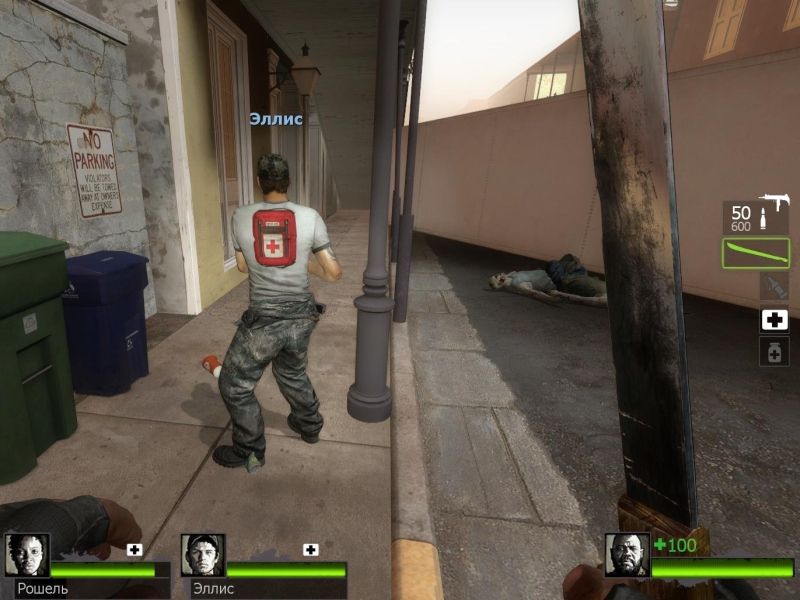Select the molotov throwable slot
Screen dimensions: 800x600
[x=774, y=288]
